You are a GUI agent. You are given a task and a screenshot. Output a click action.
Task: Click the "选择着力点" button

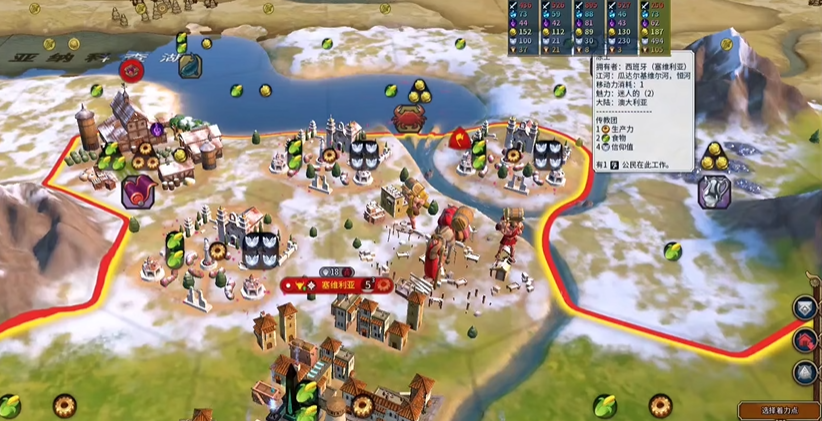point(779,410)
